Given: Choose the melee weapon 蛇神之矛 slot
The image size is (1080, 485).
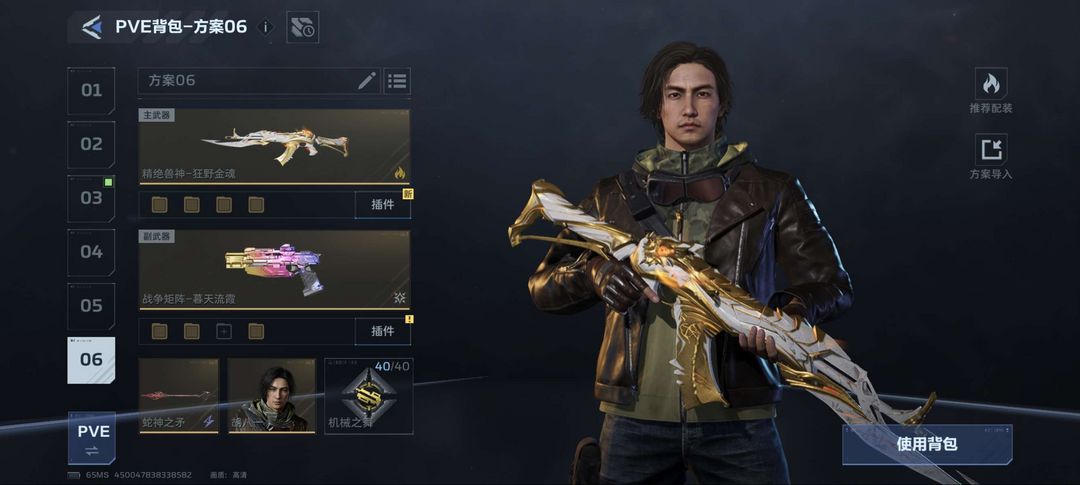Looking at the screenshot, I should 178,396.
